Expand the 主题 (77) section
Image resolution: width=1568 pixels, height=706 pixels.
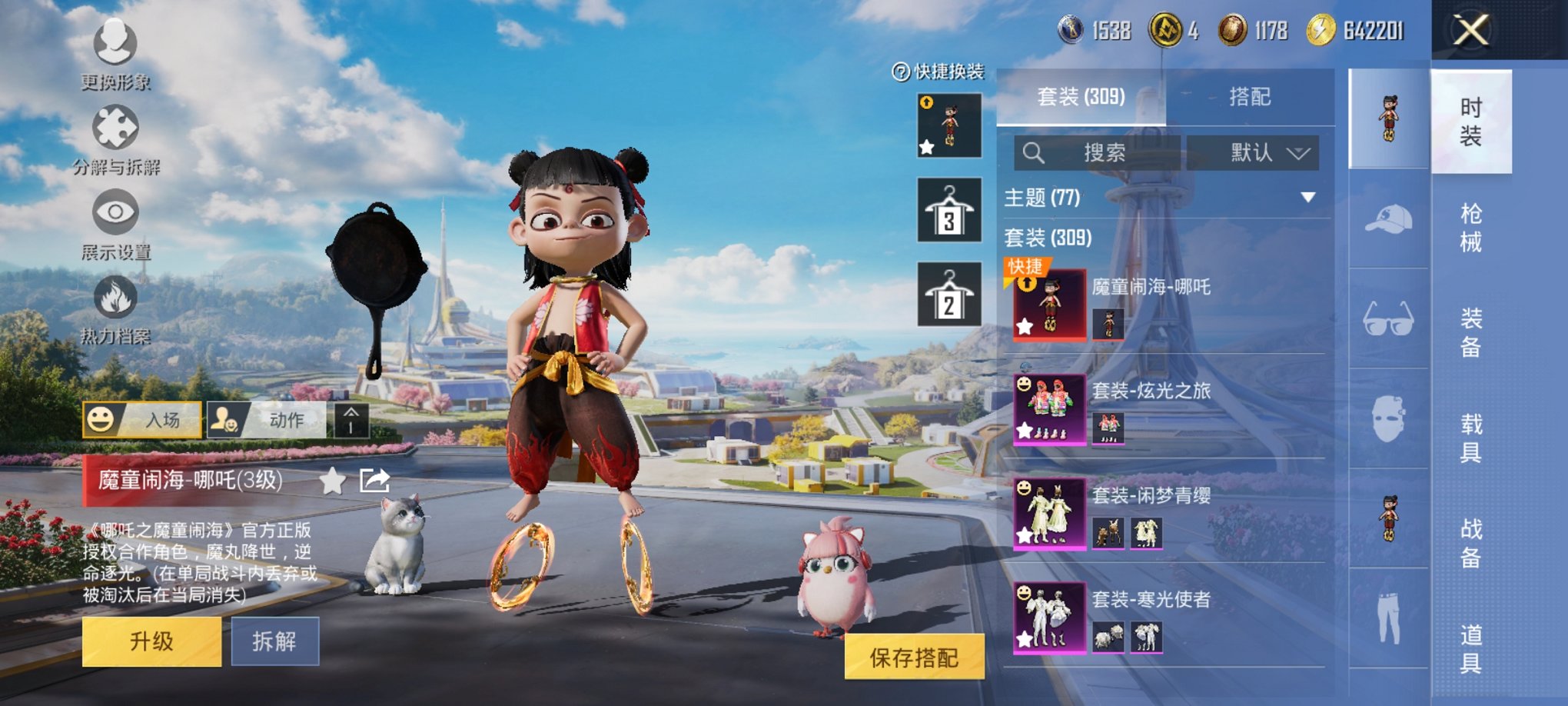click(x=1307, y=198)
